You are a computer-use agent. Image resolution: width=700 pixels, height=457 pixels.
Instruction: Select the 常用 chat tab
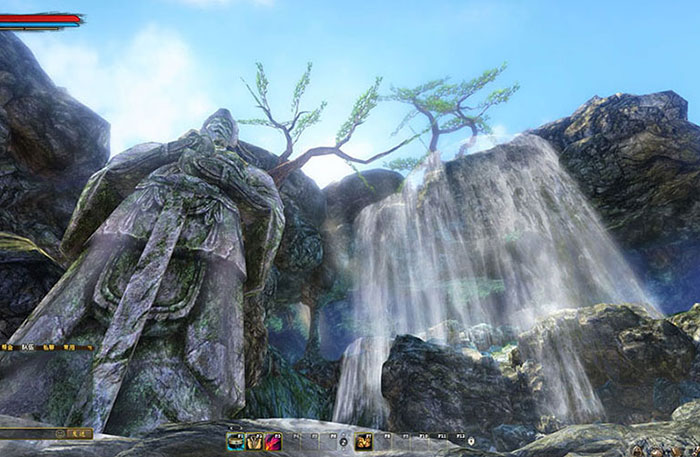point(67,346)
